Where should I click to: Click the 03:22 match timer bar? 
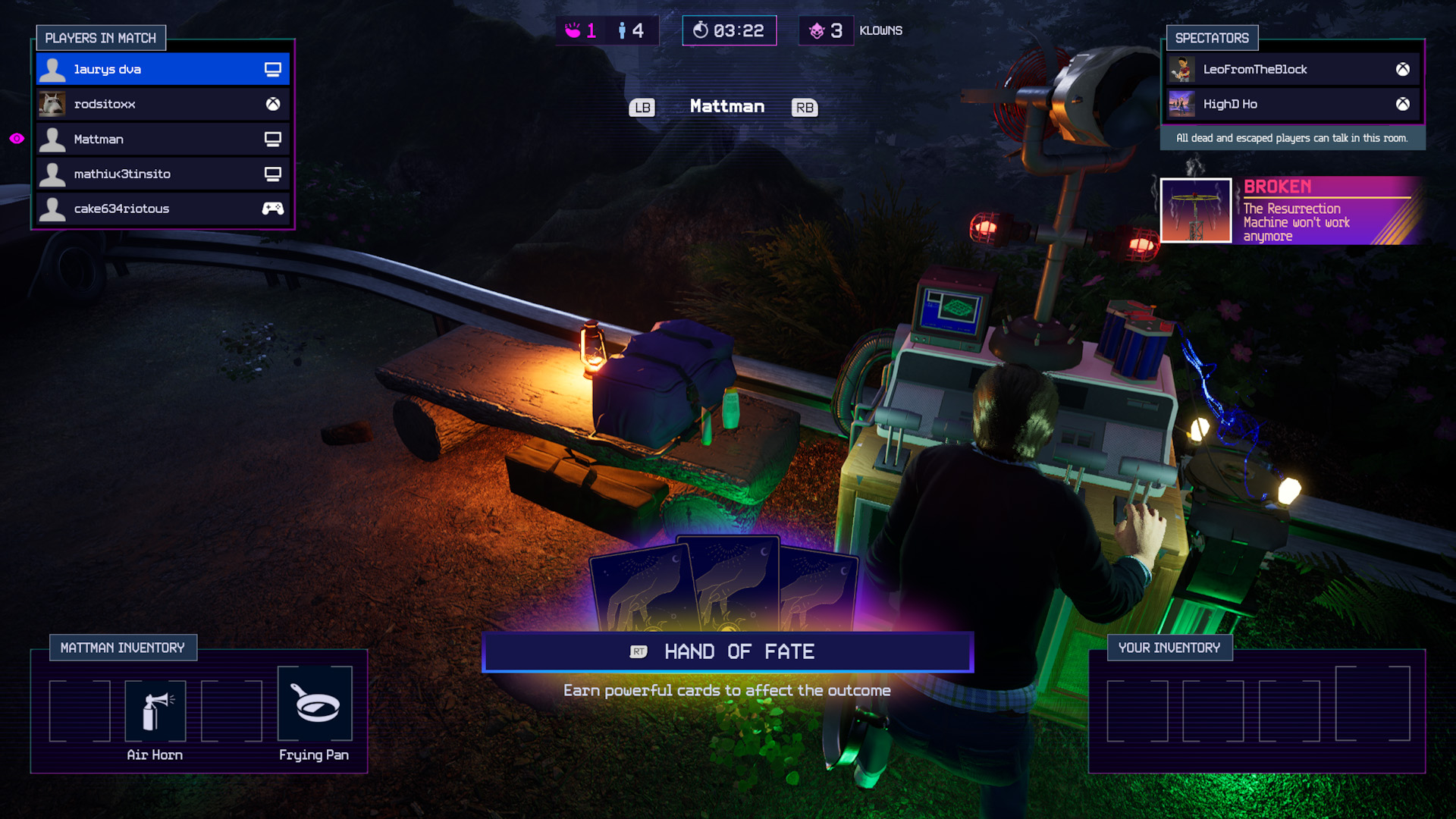pyautogui.click(x=730, y=30)
